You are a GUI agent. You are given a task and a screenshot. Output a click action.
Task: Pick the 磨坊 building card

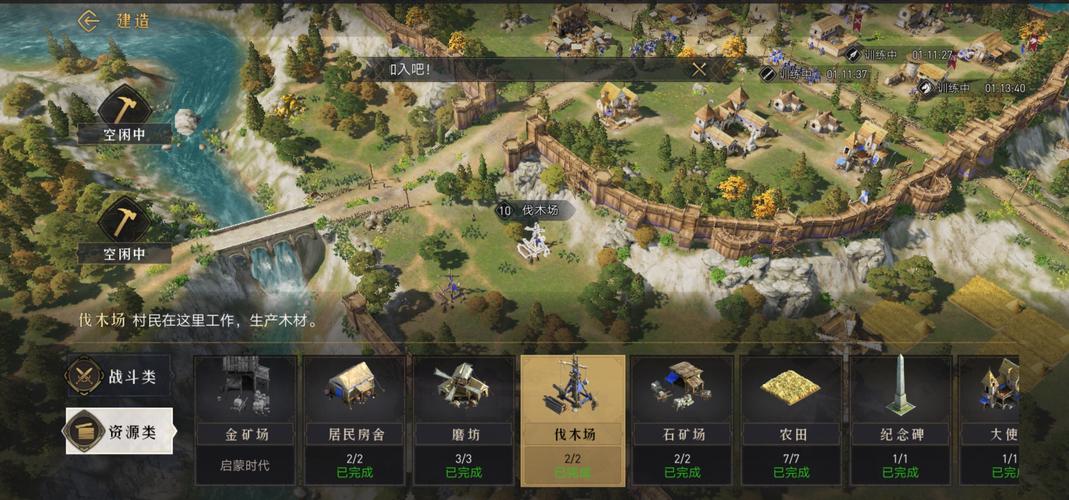point(463,419)
